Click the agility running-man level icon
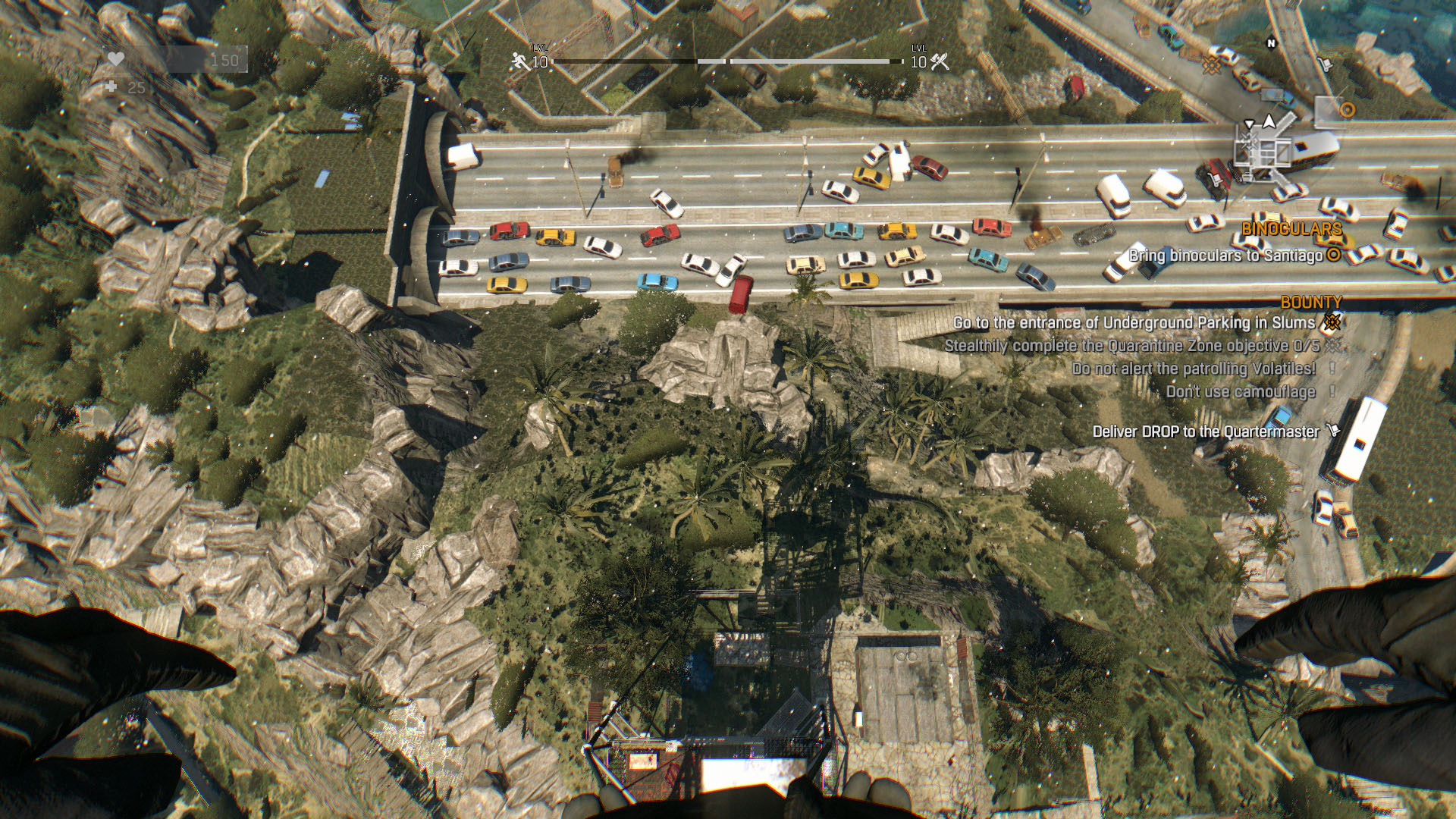This screenshot has height=819, width=1456. coord(520,61)
